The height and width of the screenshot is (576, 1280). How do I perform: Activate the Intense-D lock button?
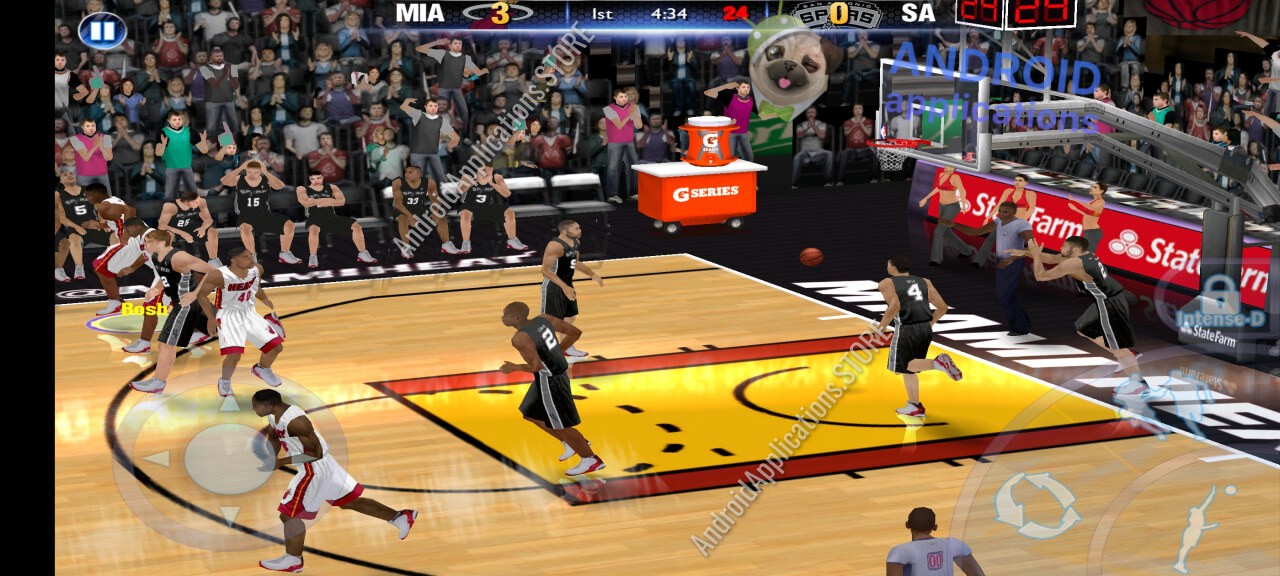1219,300
